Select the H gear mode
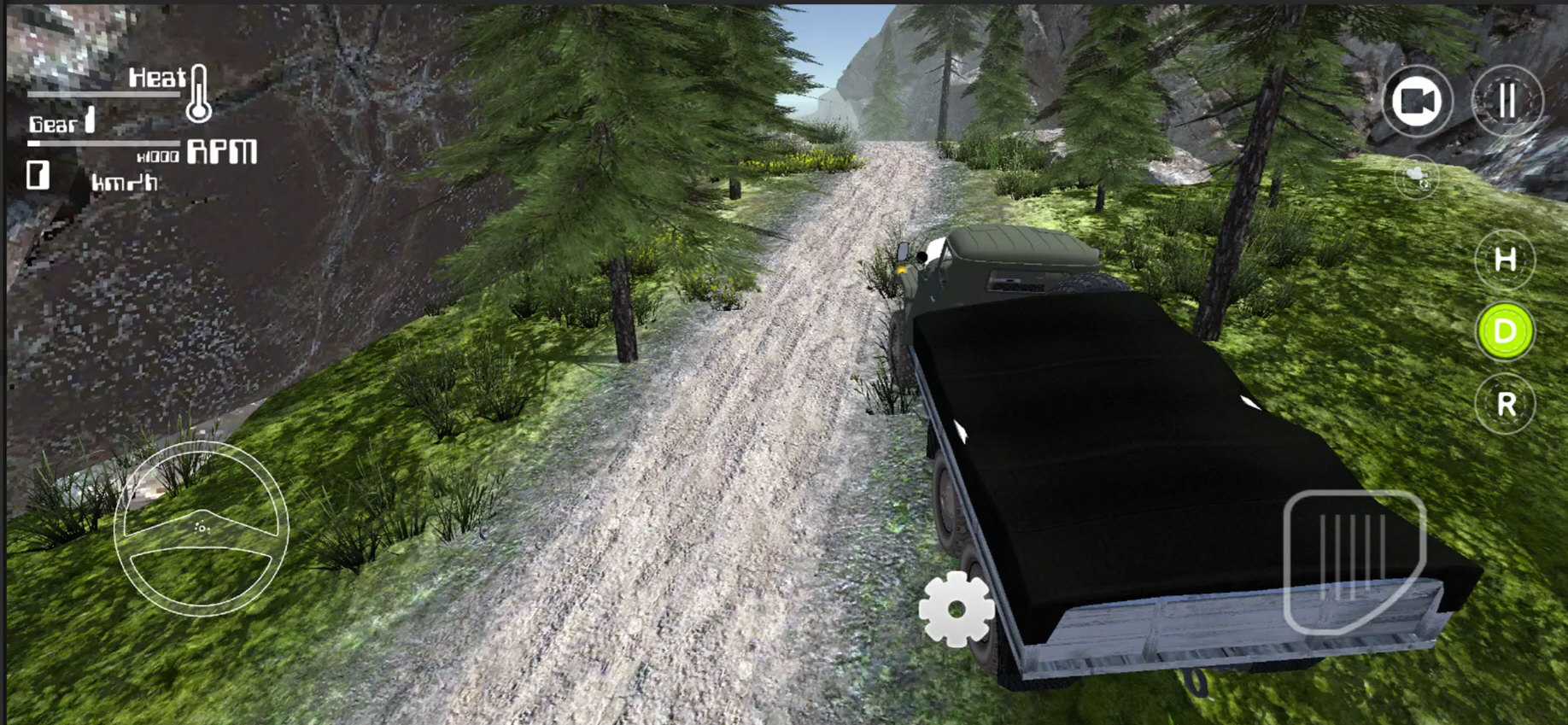 pos(1505,260)
